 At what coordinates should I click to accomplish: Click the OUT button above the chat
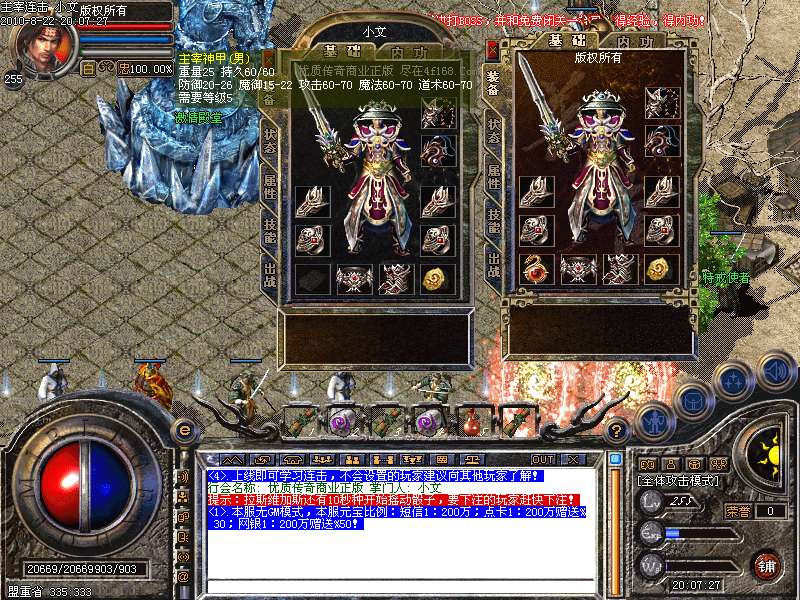[x=543, y=459]
